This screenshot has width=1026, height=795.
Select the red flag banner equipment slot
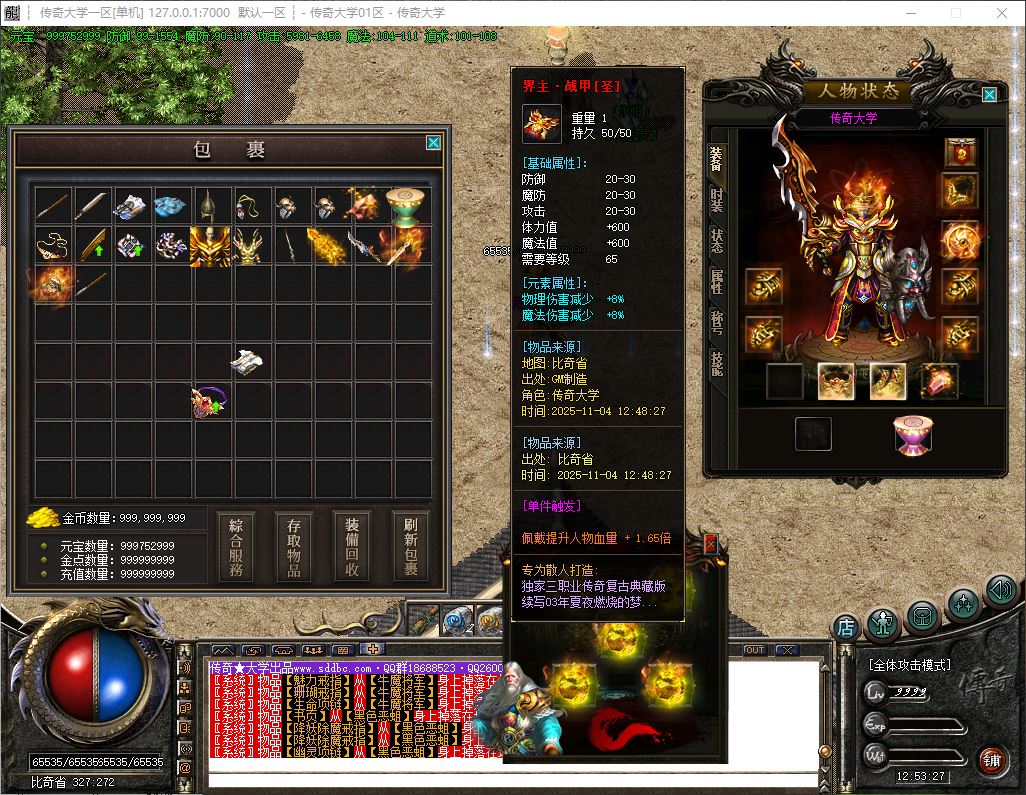pyautogui.click(x=960, y=152)
